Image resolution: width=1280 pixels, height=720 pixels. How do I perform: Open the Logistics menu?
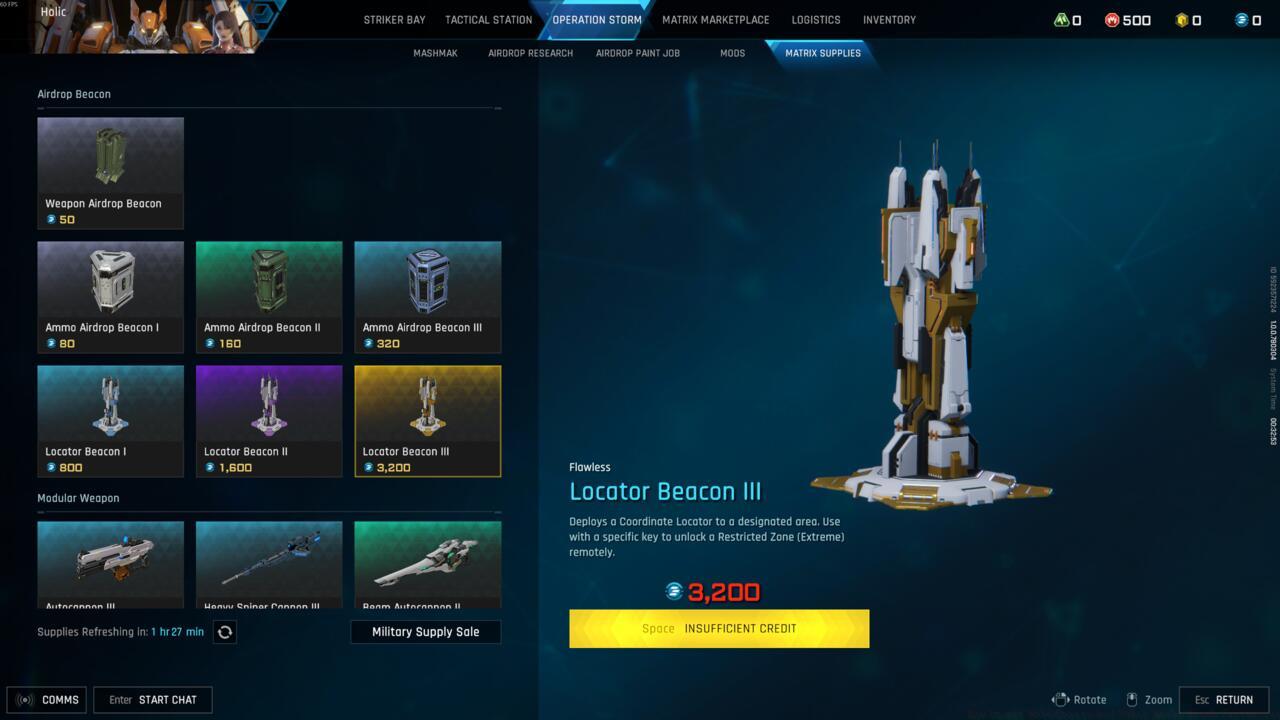tap(816, 19)
